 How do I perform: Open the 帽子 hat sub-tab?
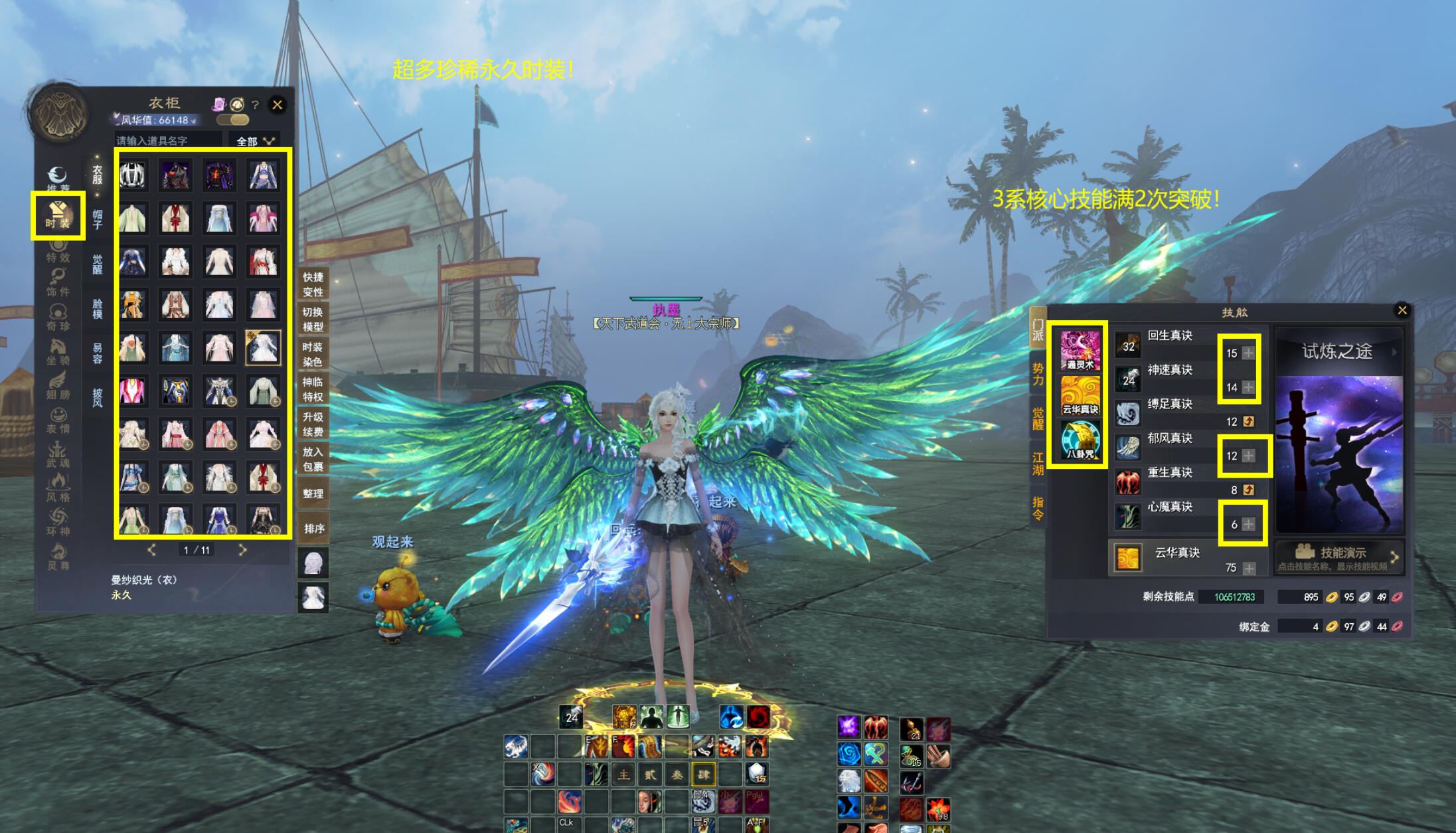click(97, 219)
